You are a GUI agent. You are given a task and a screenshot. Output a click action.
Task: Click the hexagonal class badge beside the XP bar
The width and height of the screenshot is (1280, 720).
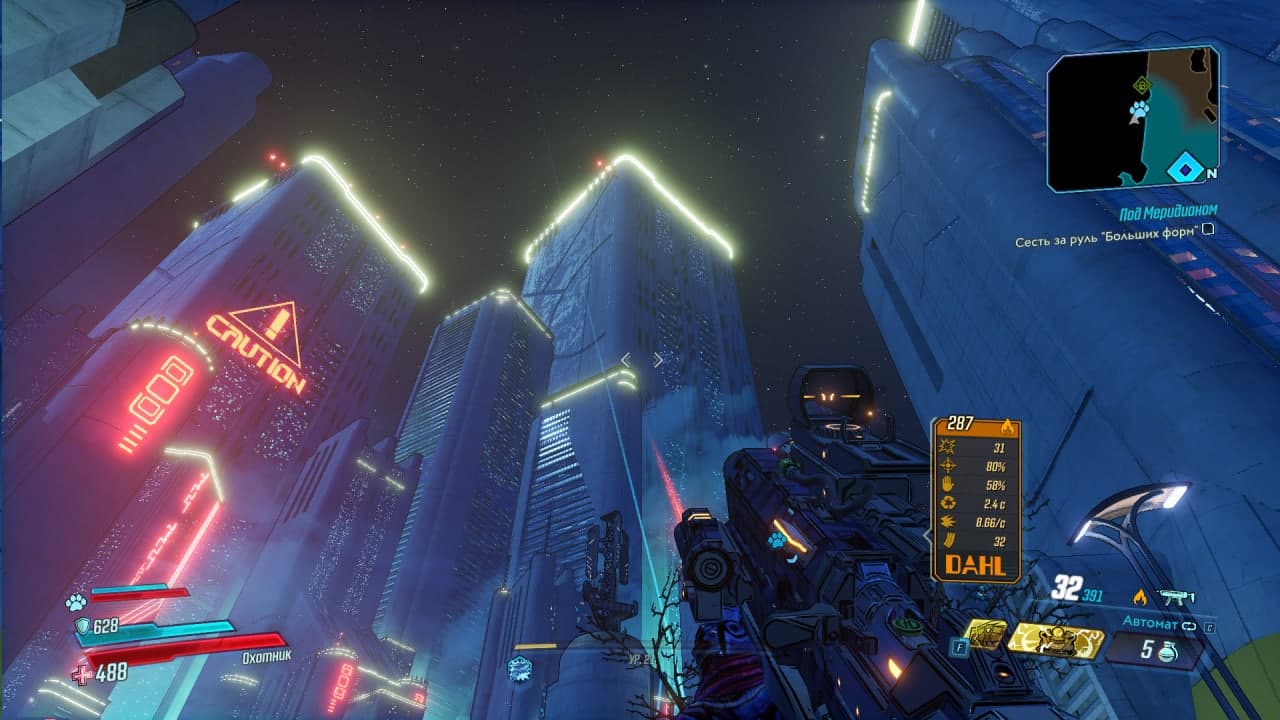[519, 668]
